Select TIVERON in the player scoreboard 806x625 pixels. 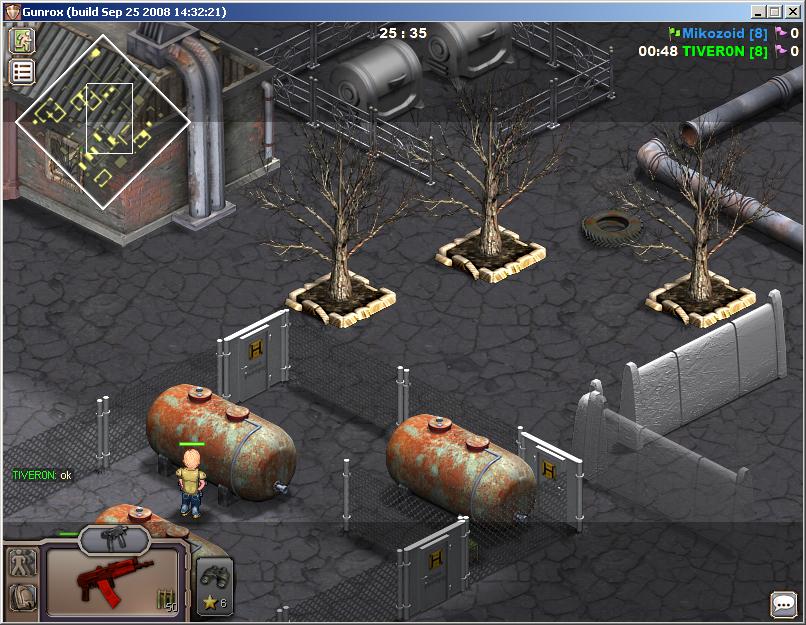(716, 51)
